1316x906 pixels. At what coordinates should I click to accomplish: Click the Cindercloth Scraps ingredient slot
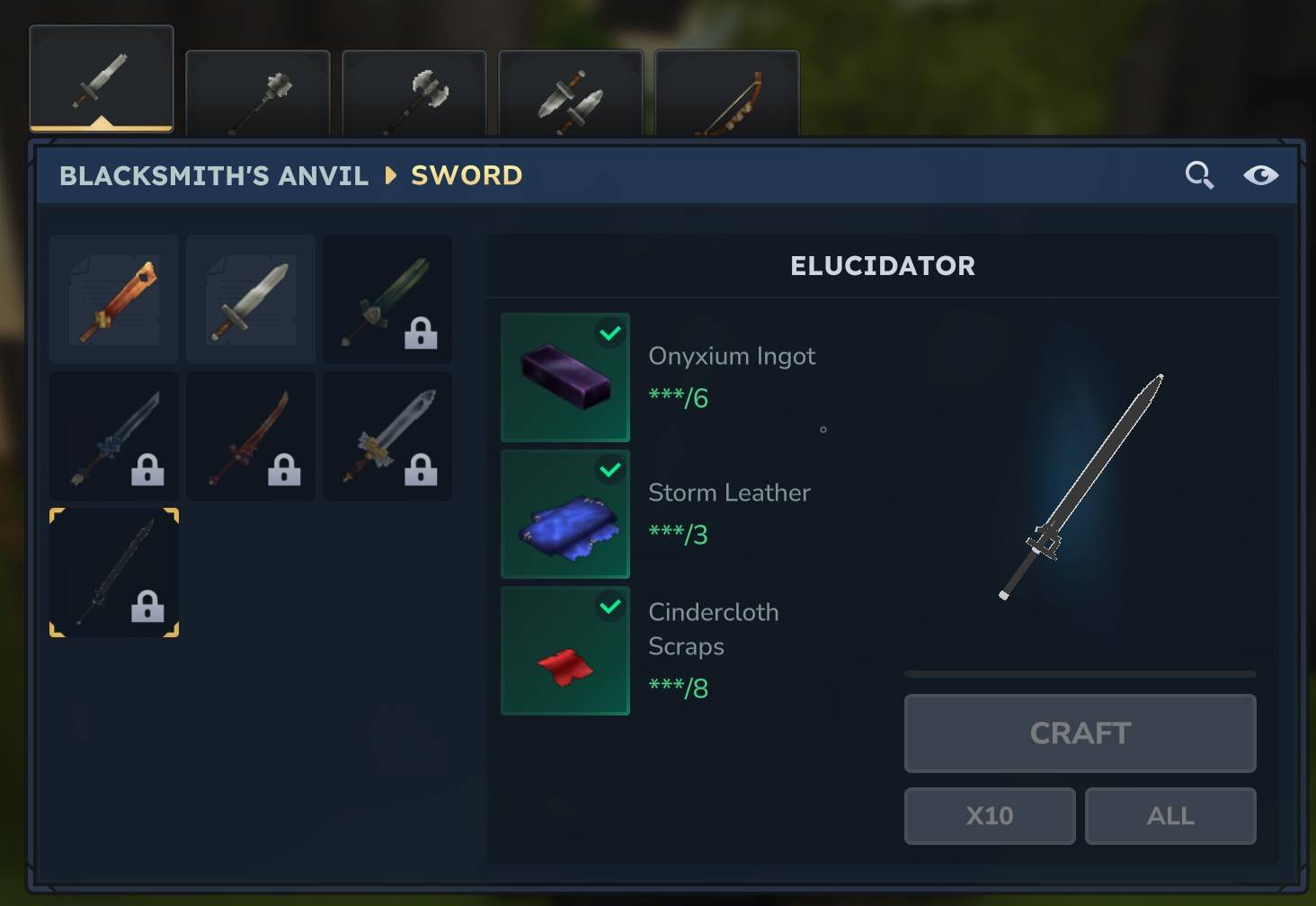pos(565,651)
